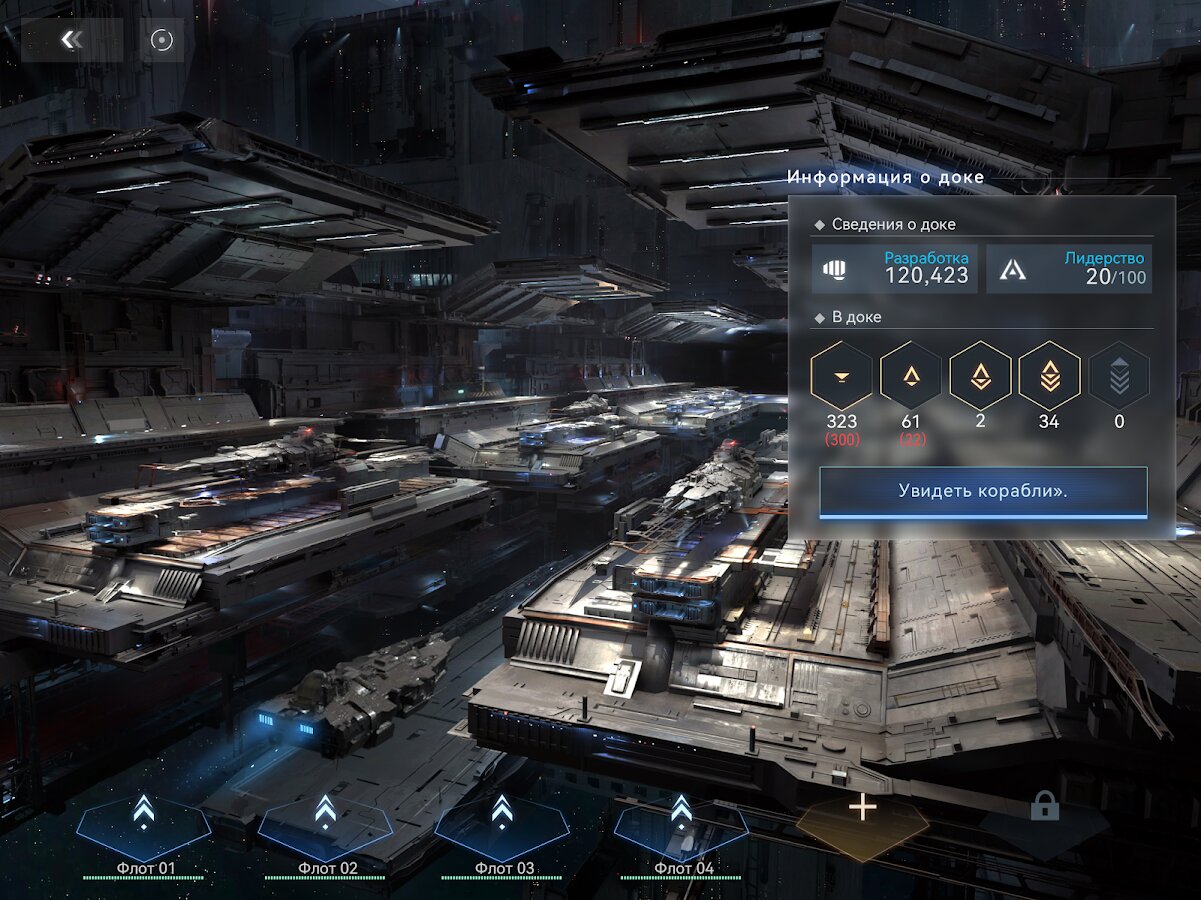Select the ship class hexagon showing 323
The width and height of the screenshot is (1201, 900).
(x=841, y=376)
